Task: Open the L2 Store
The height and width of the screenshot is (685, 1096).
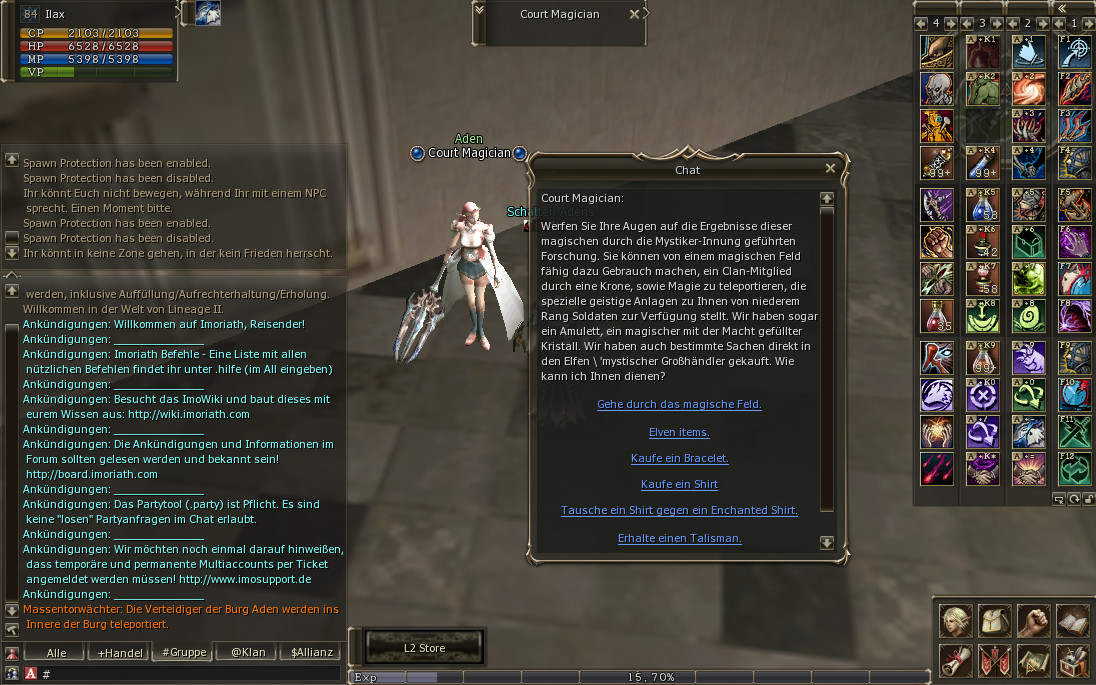Action: pos(424,648)
